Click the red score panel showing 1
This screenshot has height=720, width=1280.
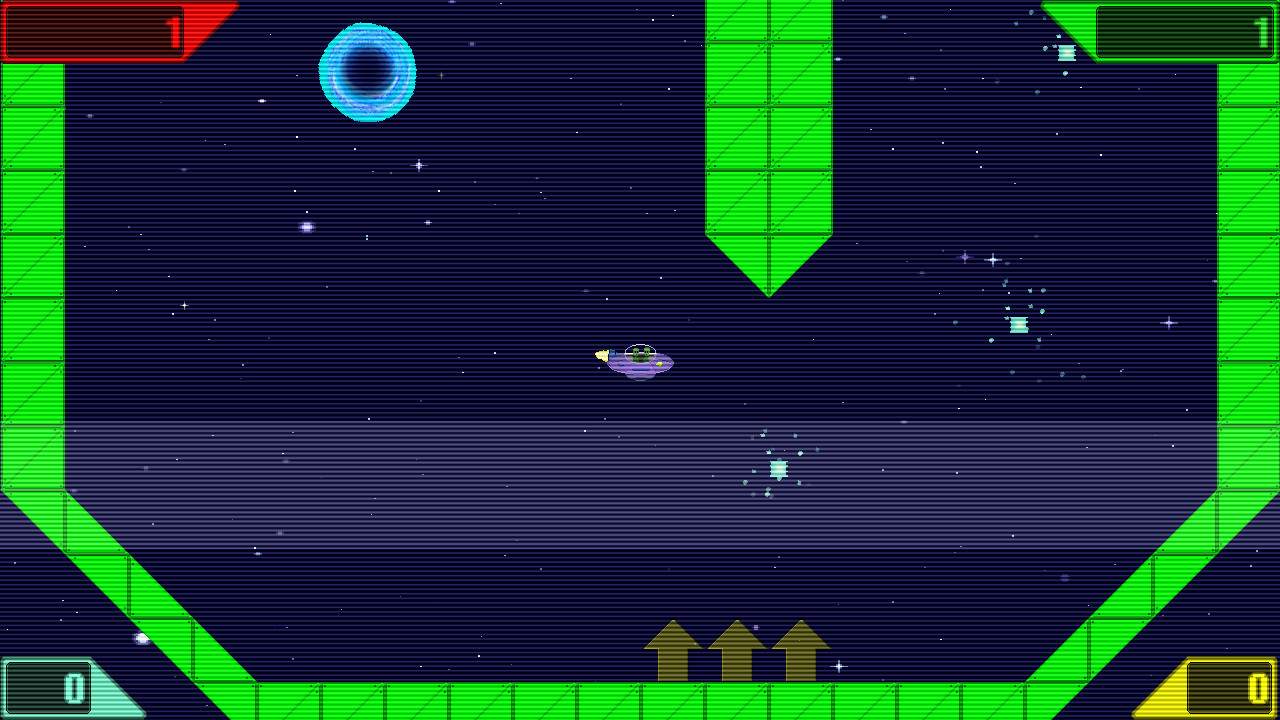coord(95,28)
